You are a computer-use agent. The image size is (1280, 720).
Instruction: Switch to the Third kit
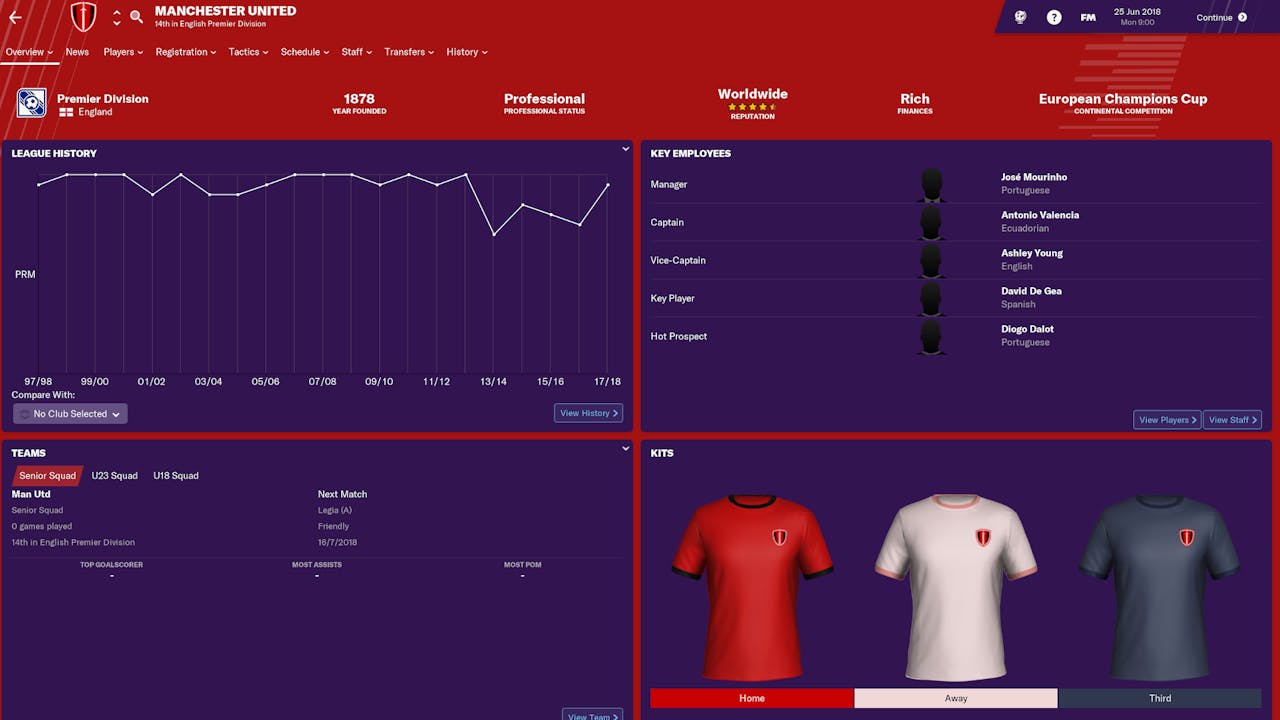1159,698
